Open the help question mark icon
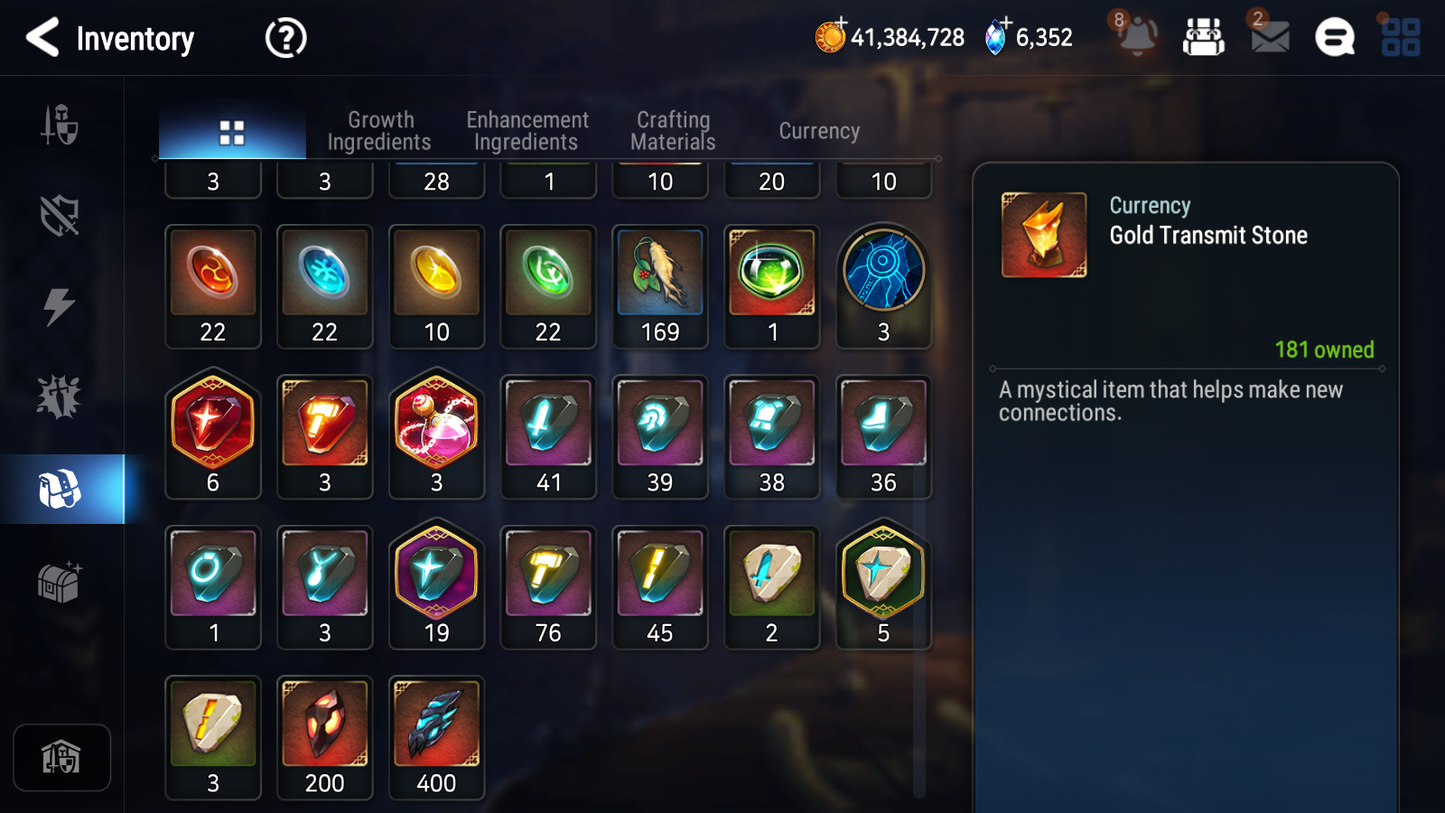1445x813 pixels. 285,38
